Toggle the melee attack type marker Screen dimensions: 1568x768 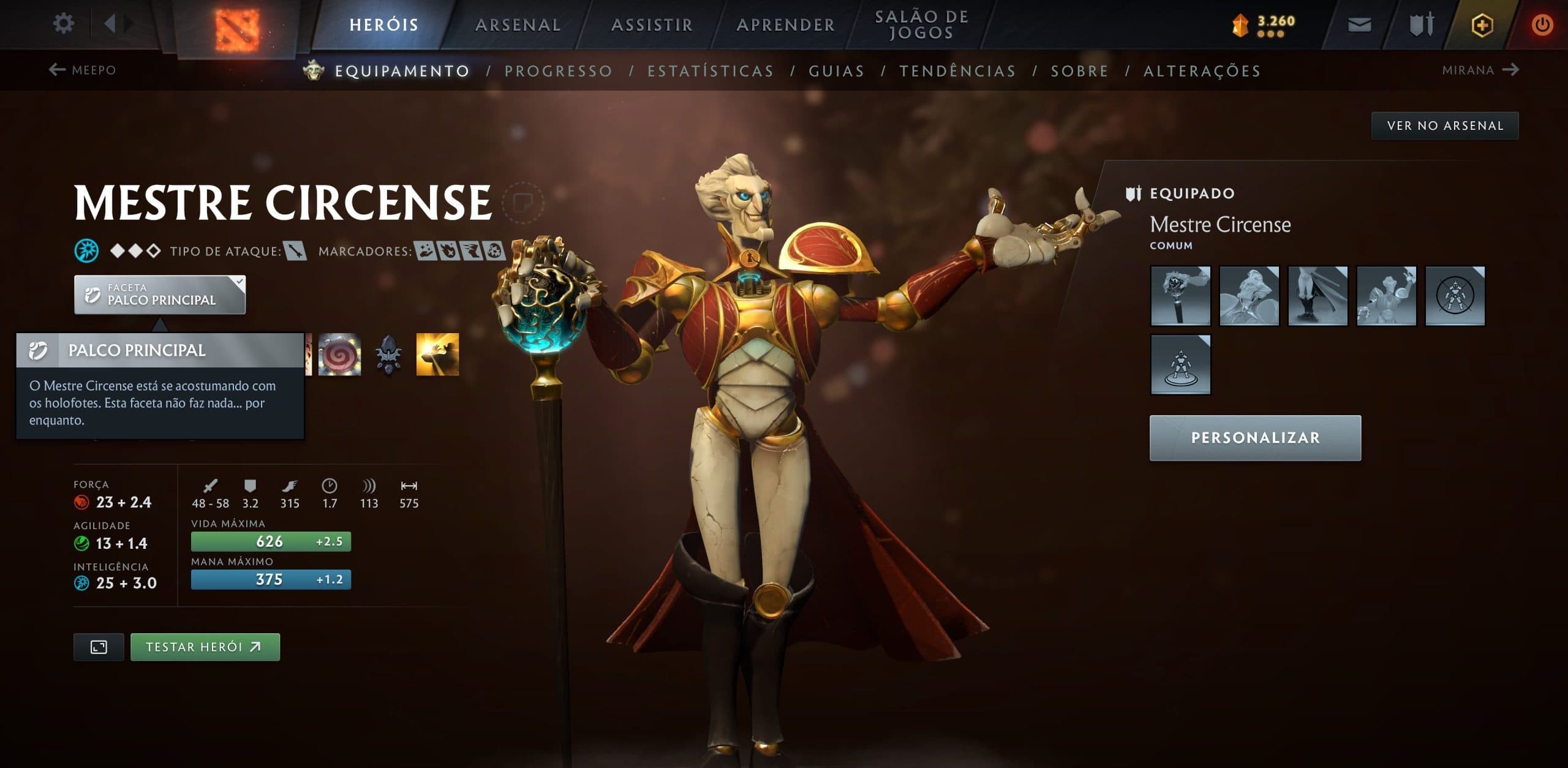click(x=296, y=251)
